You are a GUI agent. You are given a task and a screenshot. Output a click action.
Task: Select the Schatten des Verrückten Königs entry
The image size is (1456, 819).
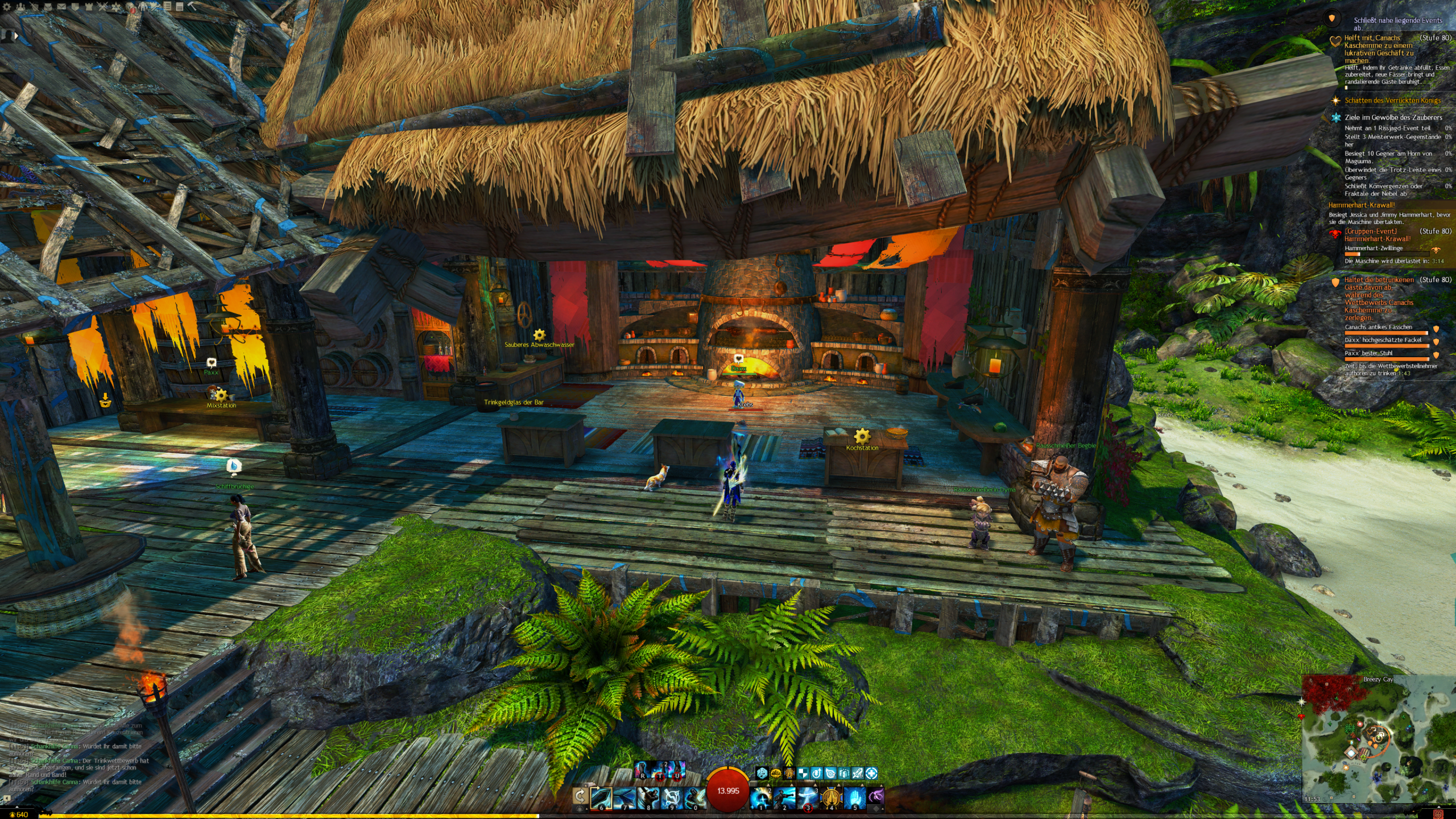tap(1392, 101)
